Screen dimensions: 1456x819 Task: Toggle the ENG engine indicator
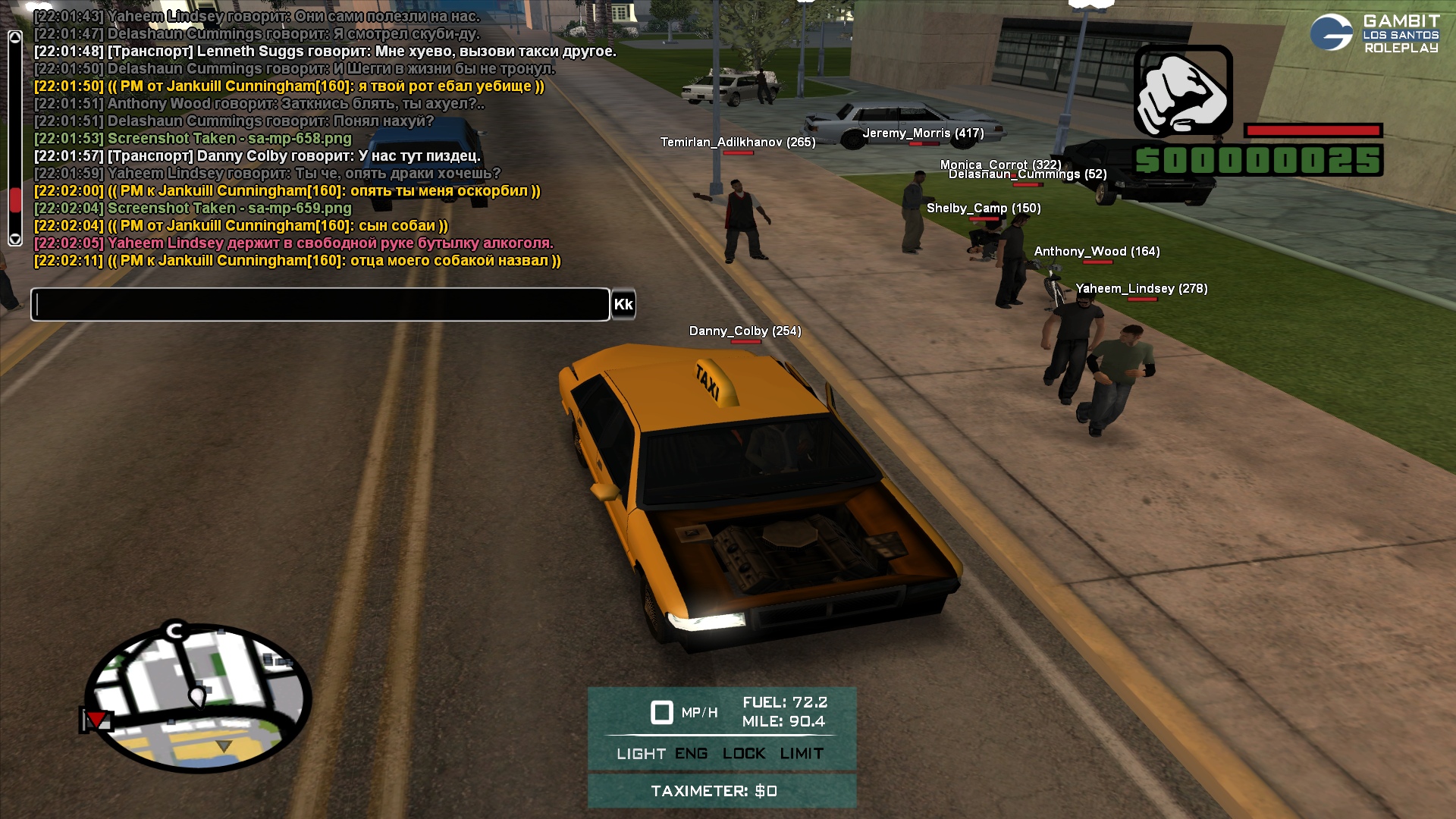pos(691,754)
